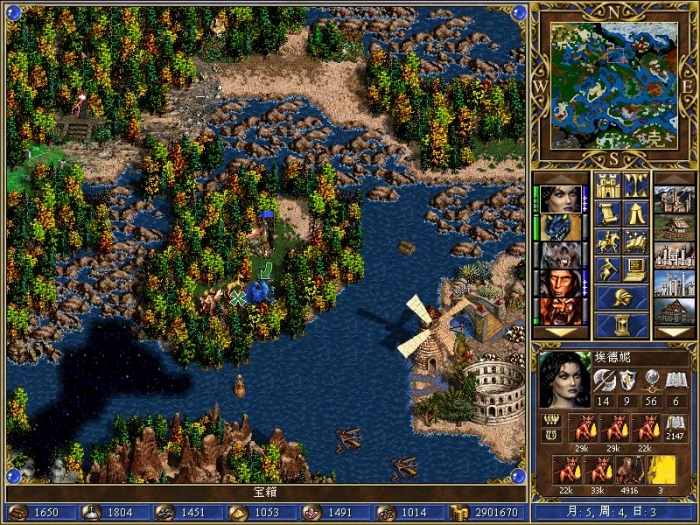Put hero to sleep with tent button
The width and height of the screenshot is (700, 525).
(636, 213)
